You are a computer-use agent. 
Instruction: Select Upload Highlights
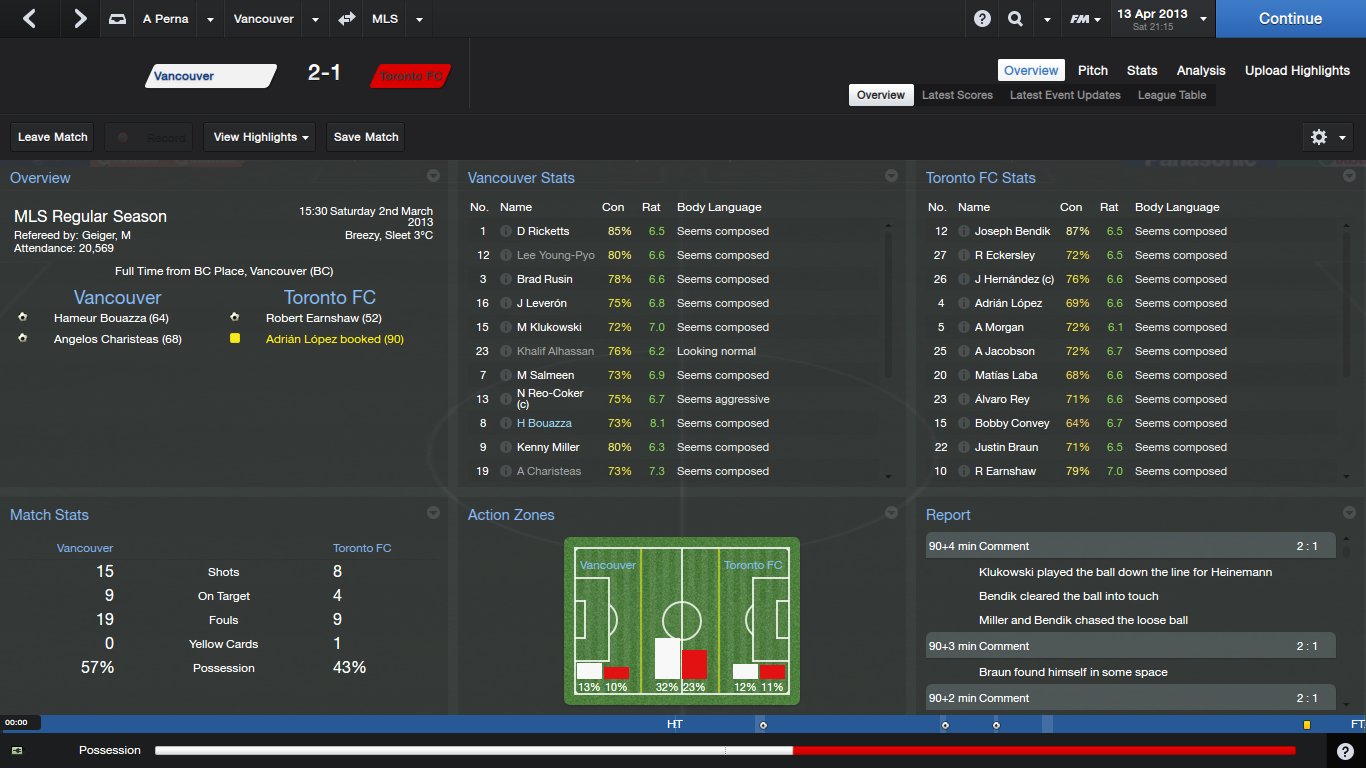tap(1297, 70)
